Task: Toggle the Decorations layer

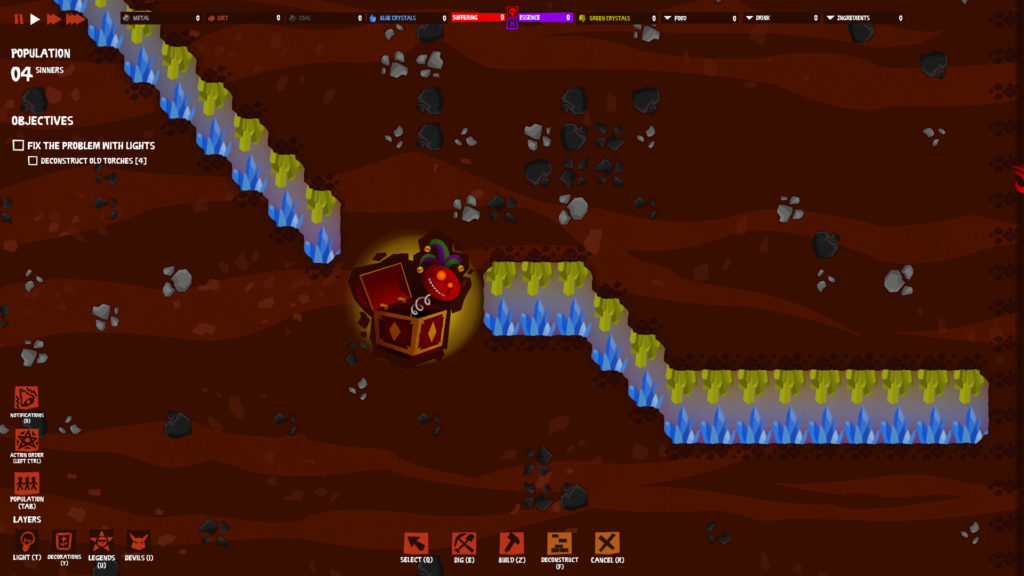Action: coord(64,541)
